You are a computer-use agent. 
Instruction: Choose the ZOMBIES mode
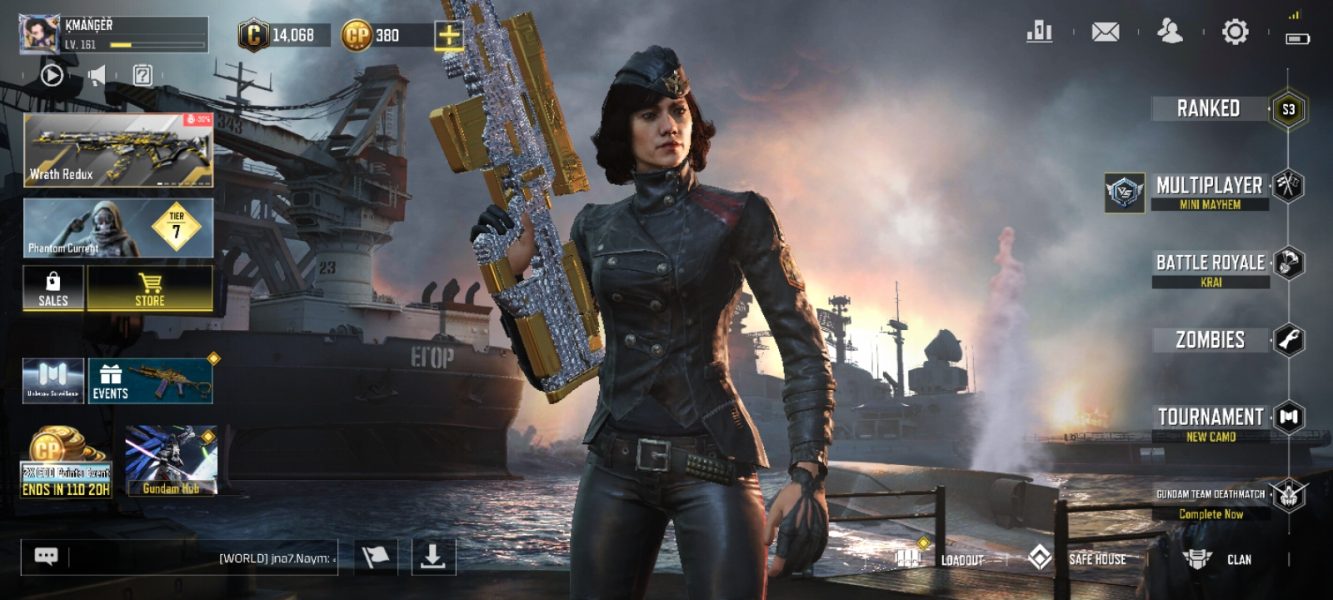tap(1210, 340)
